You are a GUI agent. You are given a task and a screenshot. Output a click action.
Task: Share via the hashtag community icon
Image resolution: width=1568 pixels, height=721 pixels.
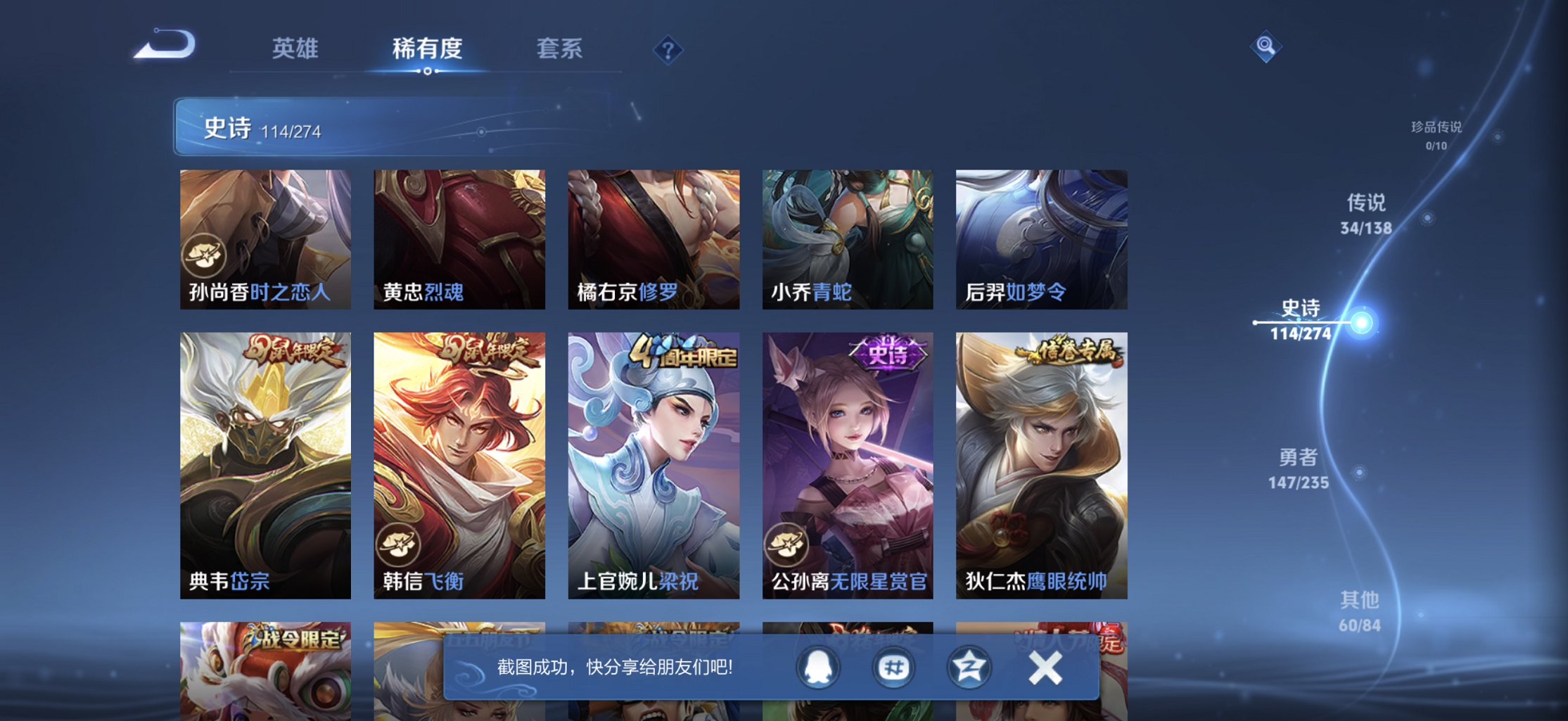(x=893, y=665)
